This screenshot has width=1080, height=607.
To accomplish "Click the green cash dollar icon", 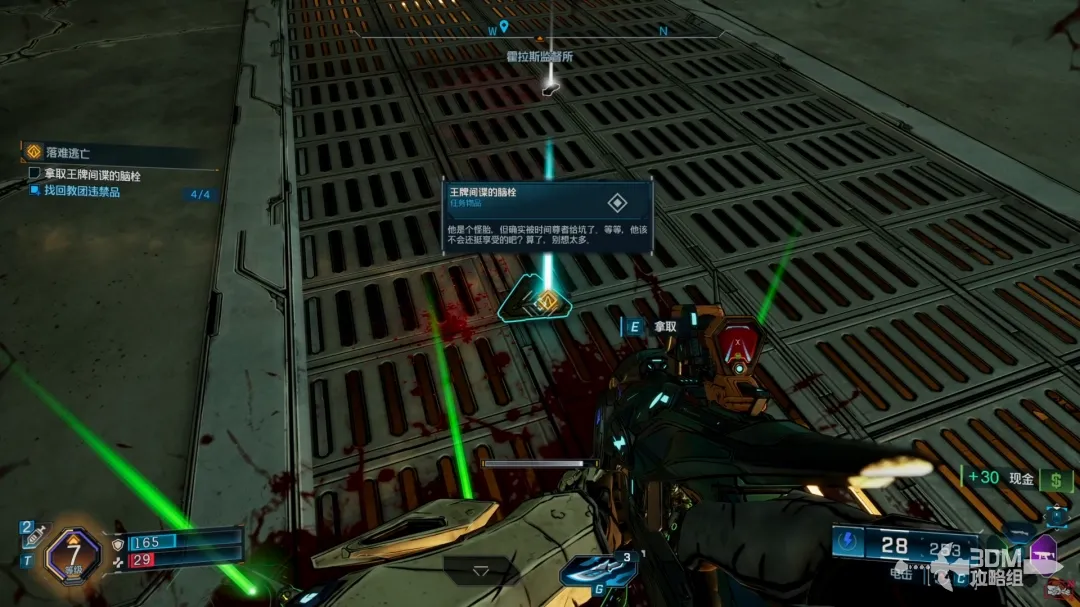I will point(1055,478).
